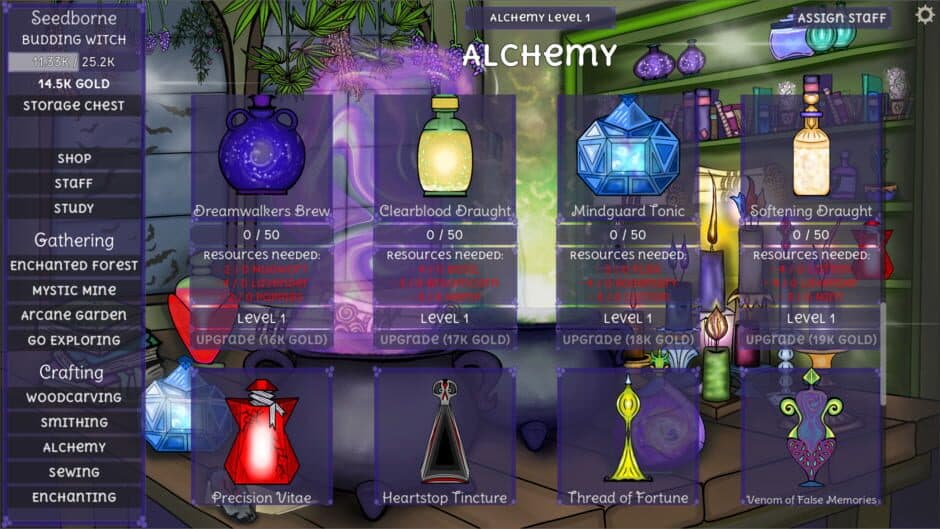Select Sewing from the crafting list

(74, 472)
